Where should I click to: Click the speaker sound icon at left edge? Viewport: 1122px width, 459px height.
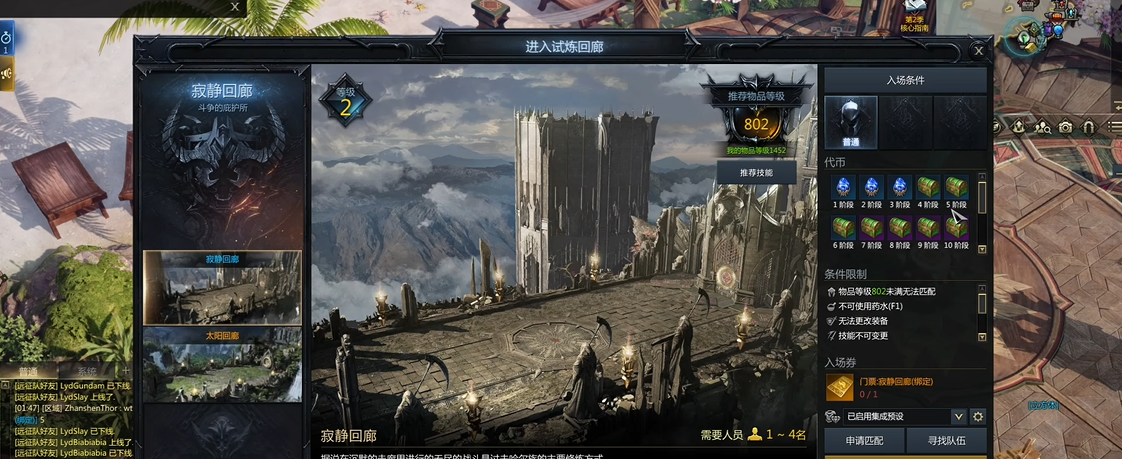point(6,73)
